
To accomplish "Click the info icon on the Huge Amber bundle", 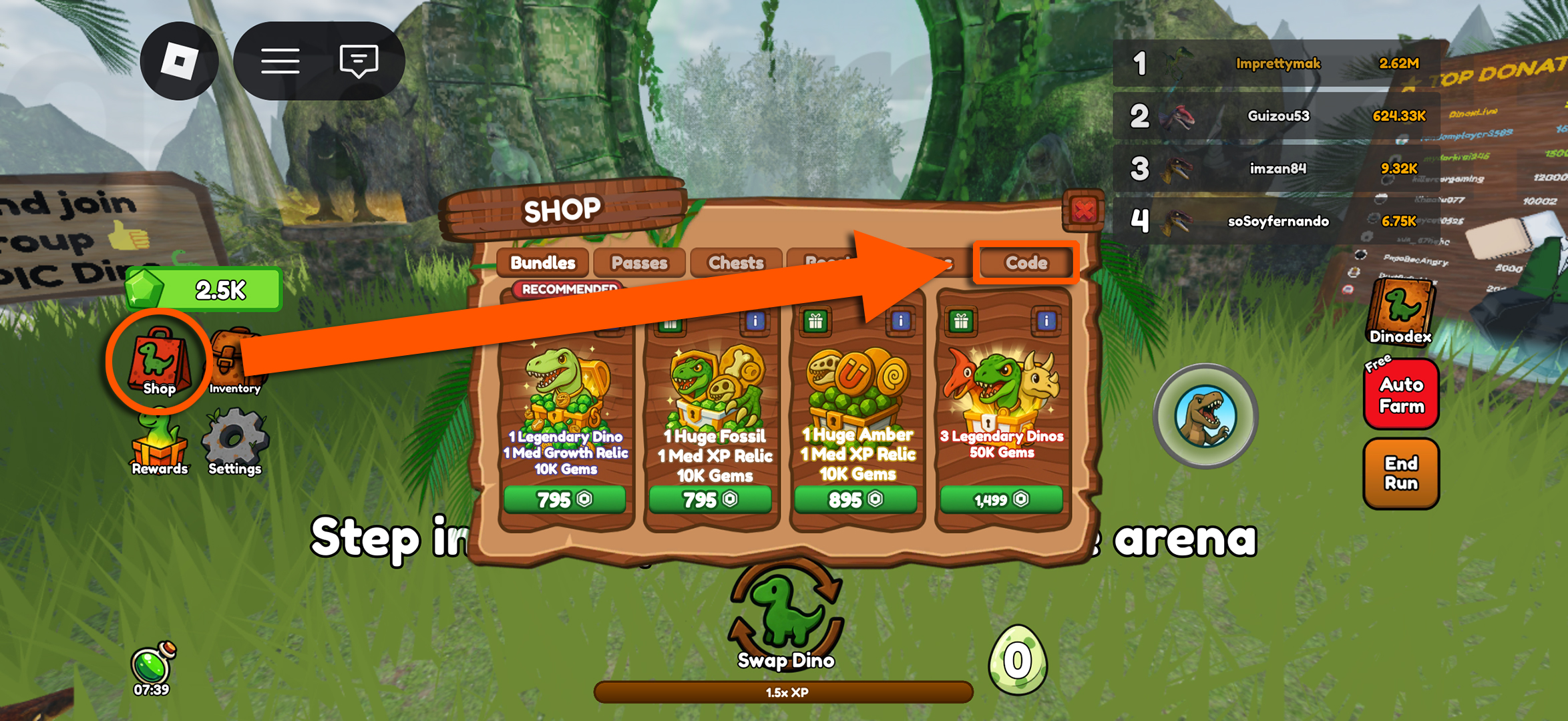I will (x=901, y=322).
